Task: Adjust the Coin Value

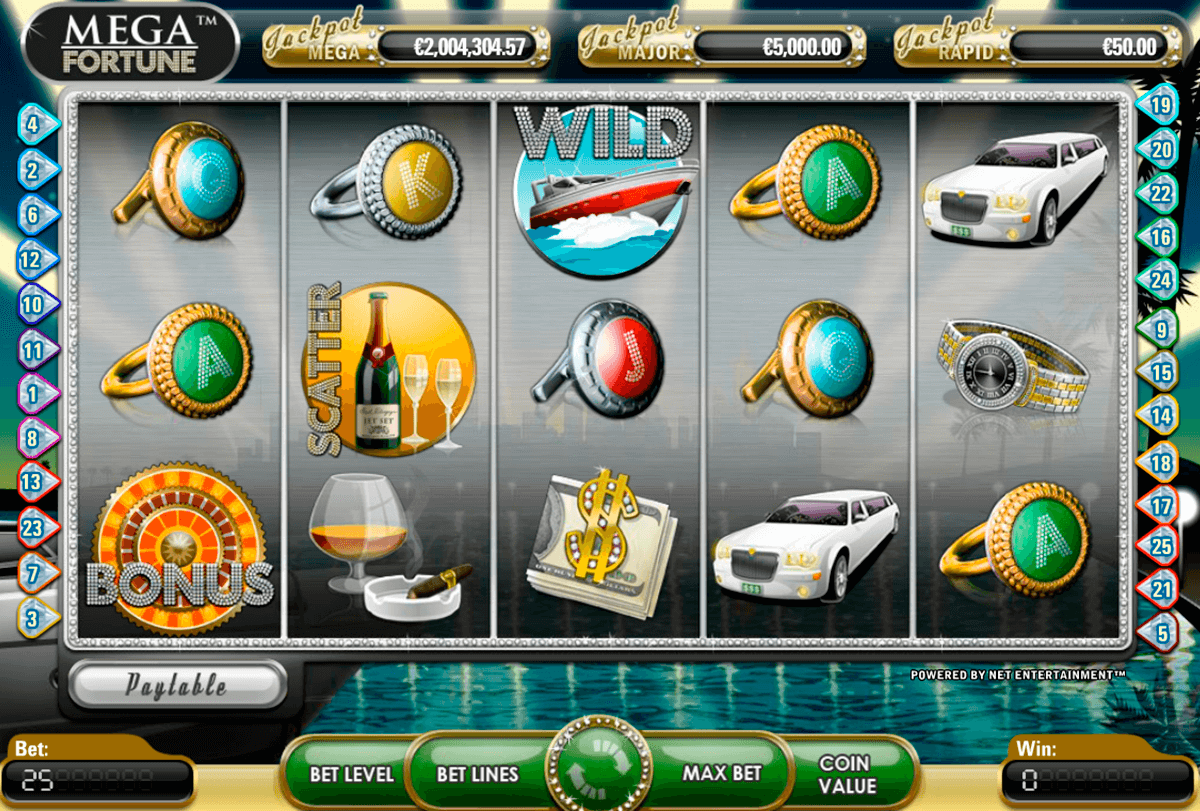Action: [845, 773]
